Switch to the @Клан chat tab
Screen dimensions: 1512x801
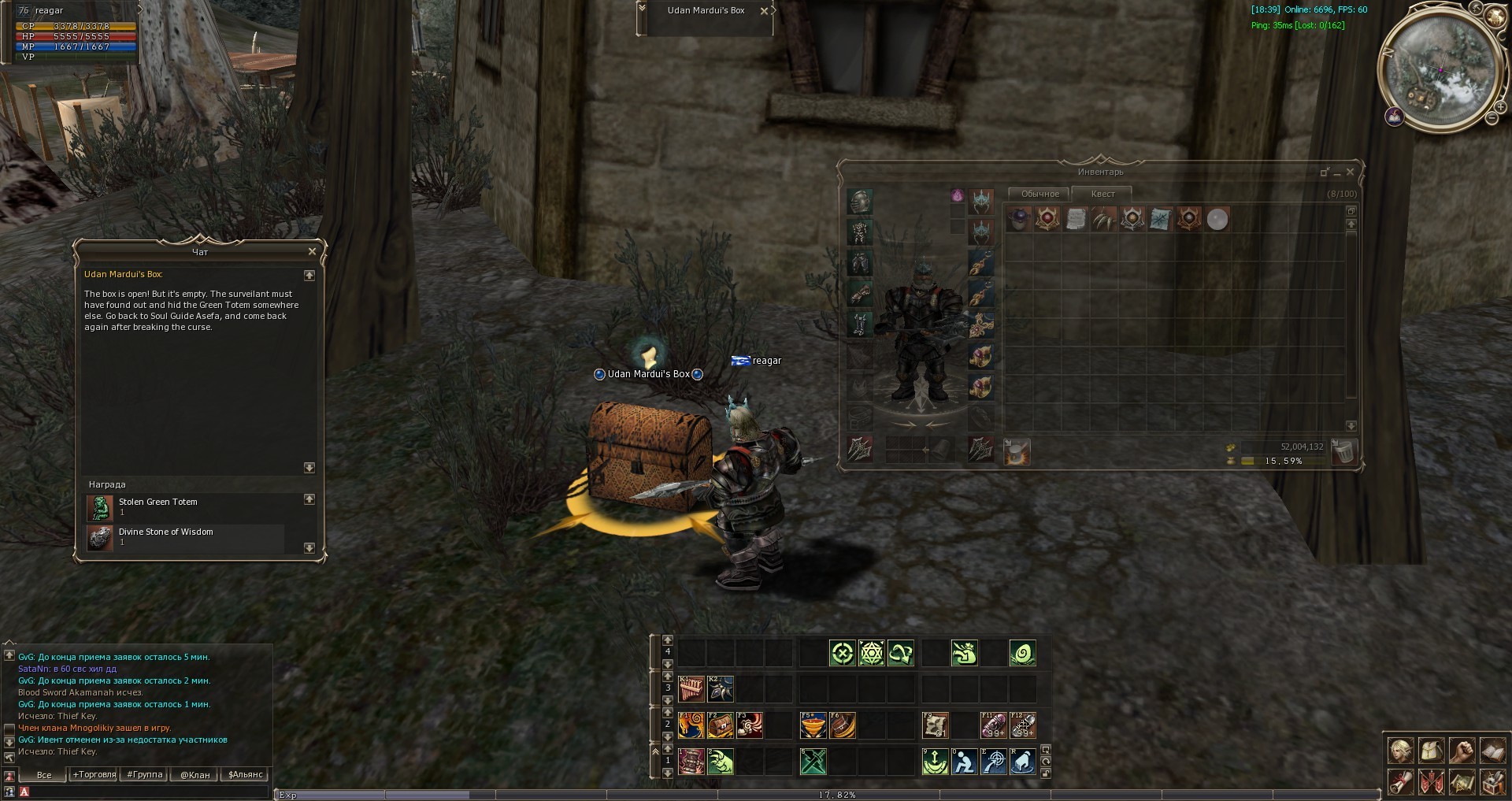click(x=195, y=775)
